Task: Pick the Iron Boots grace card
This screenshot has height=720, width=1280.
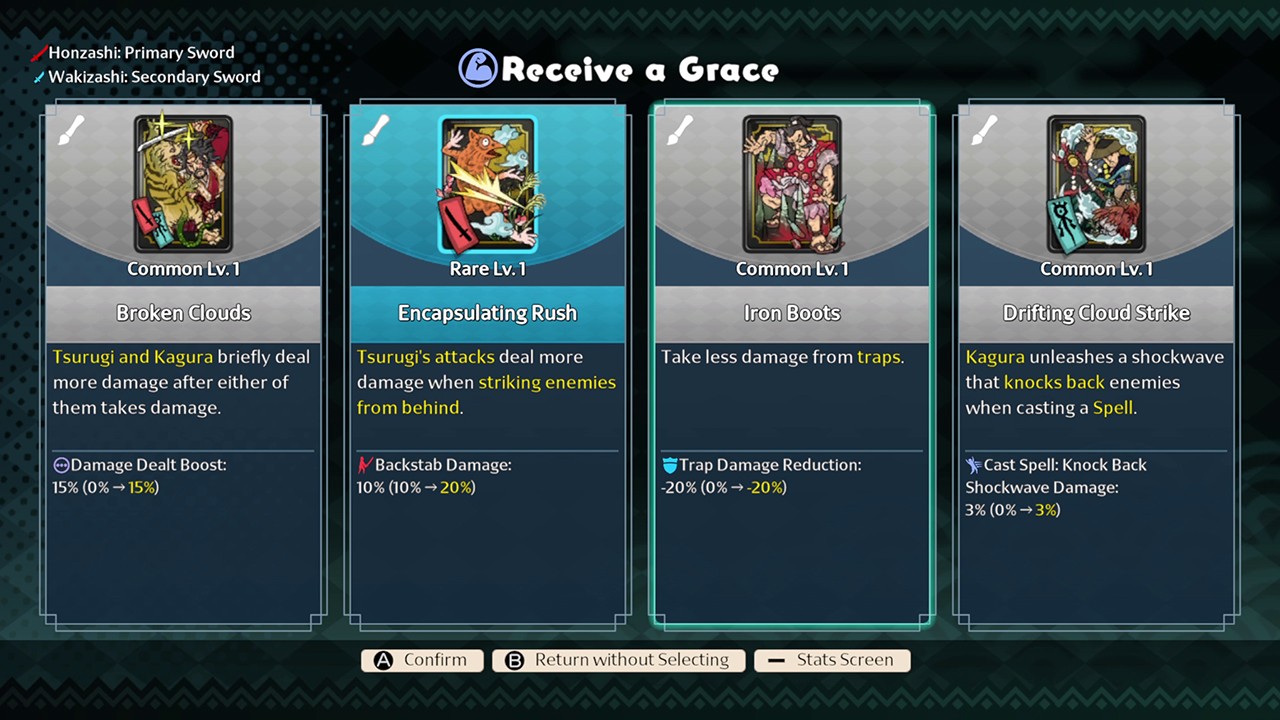Action: (792, 365)
